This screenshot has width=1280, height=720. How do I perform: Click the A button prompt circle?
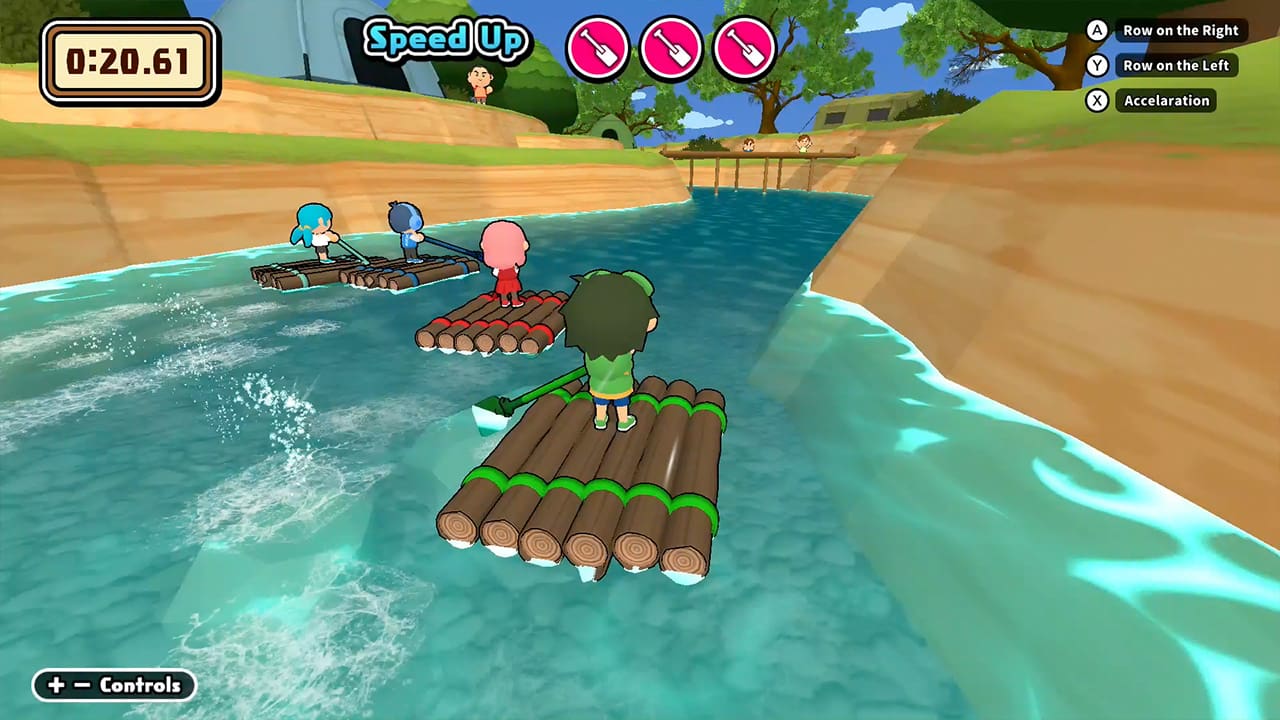pyautogui.click(x=1096, y=30)
